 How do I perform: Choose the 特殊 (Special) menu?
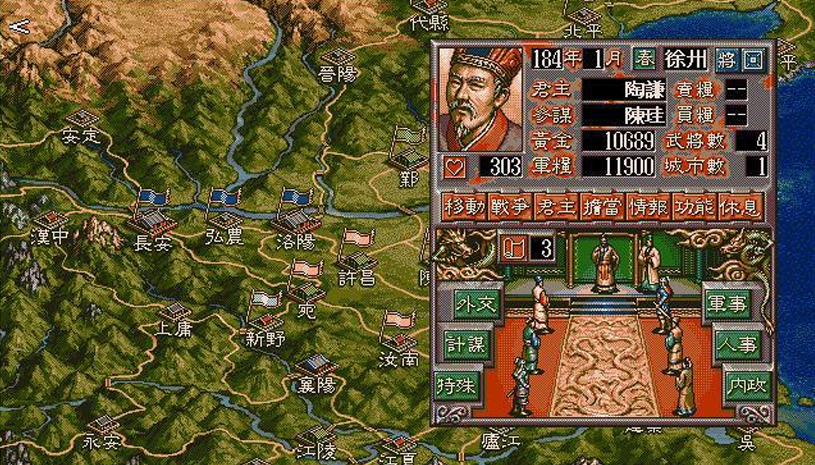point(459,384)
